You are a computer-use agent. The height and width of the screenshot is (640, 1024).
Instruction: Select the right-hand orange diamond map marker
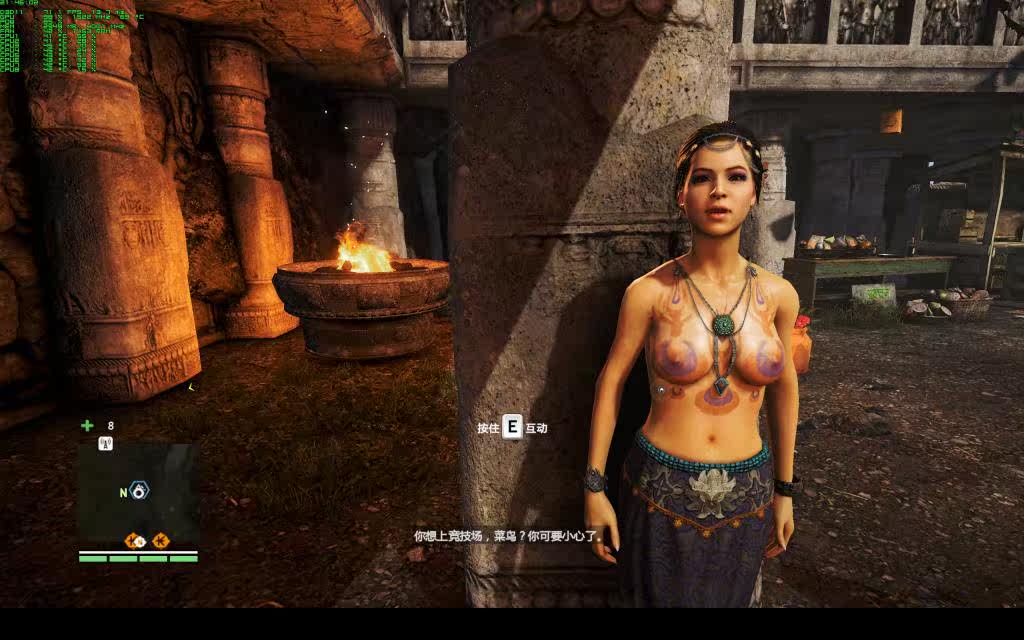coord(161,541)
